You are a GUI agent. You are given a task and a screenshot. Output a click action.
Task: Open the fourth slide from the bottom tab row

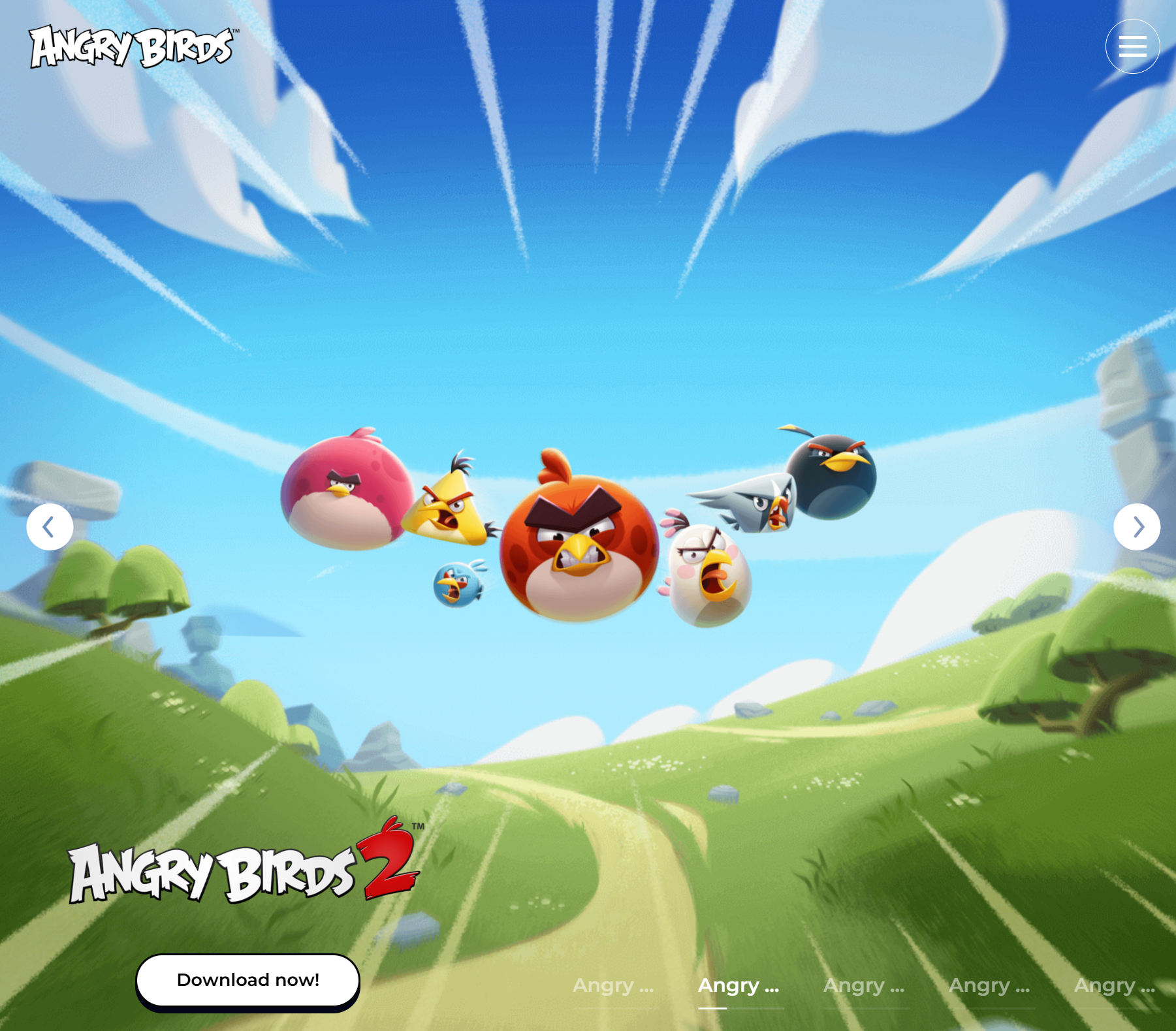989,985
